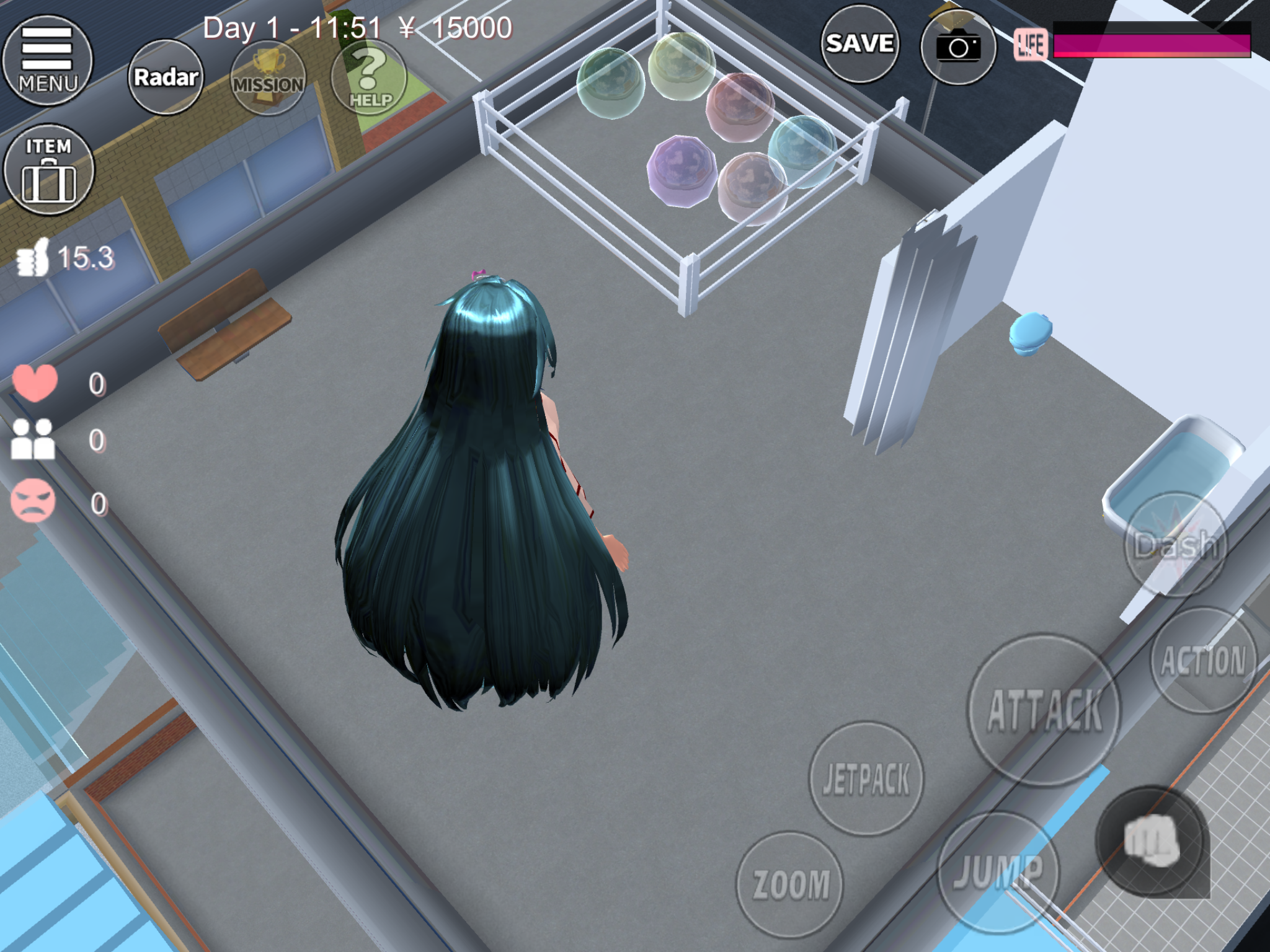Select the fist punch weapon icon
1270x952 pixels.
coord(1152,840)
